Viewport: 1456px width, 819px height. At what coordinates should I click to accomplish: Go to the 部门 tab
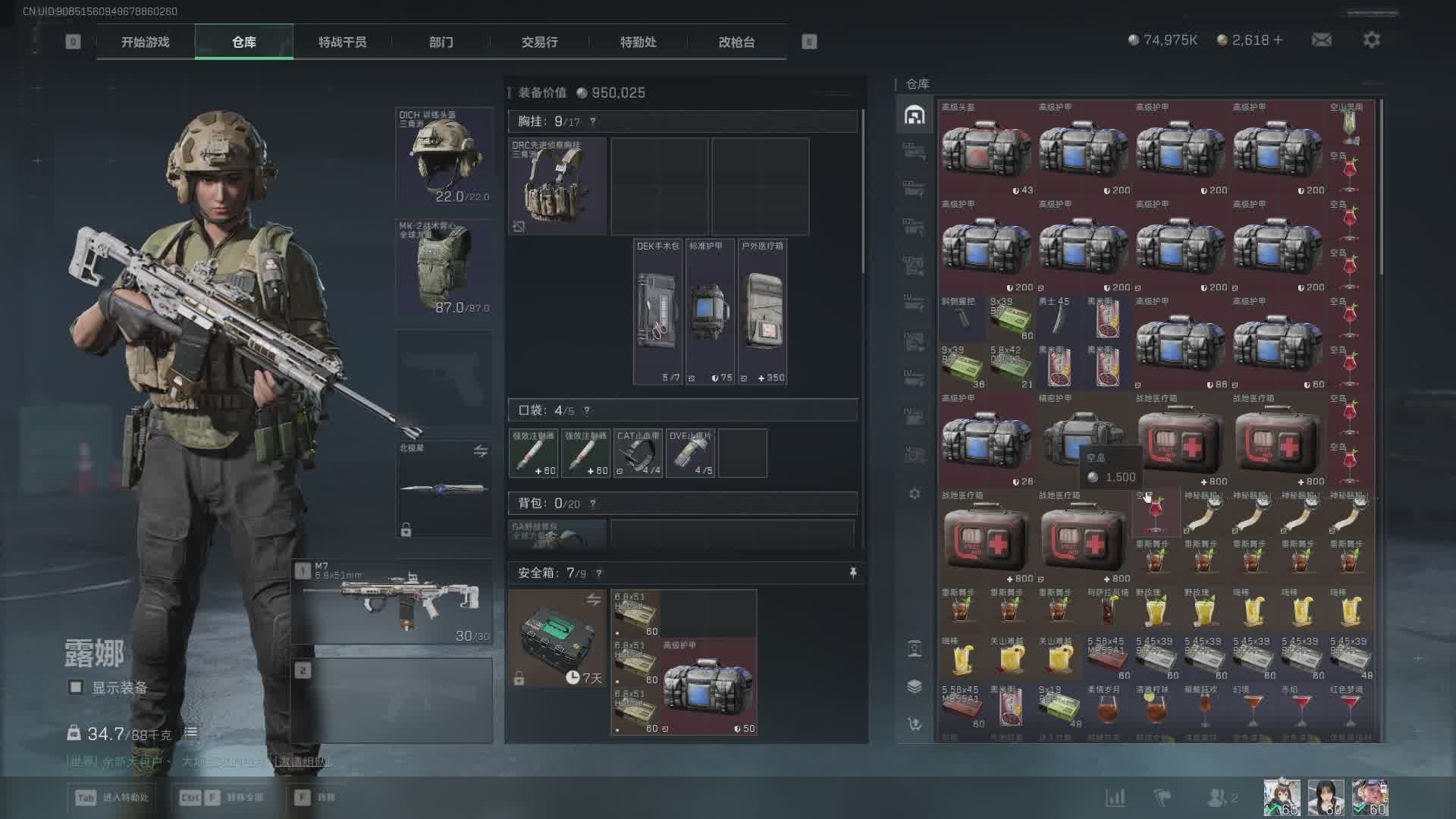[441, 42]
